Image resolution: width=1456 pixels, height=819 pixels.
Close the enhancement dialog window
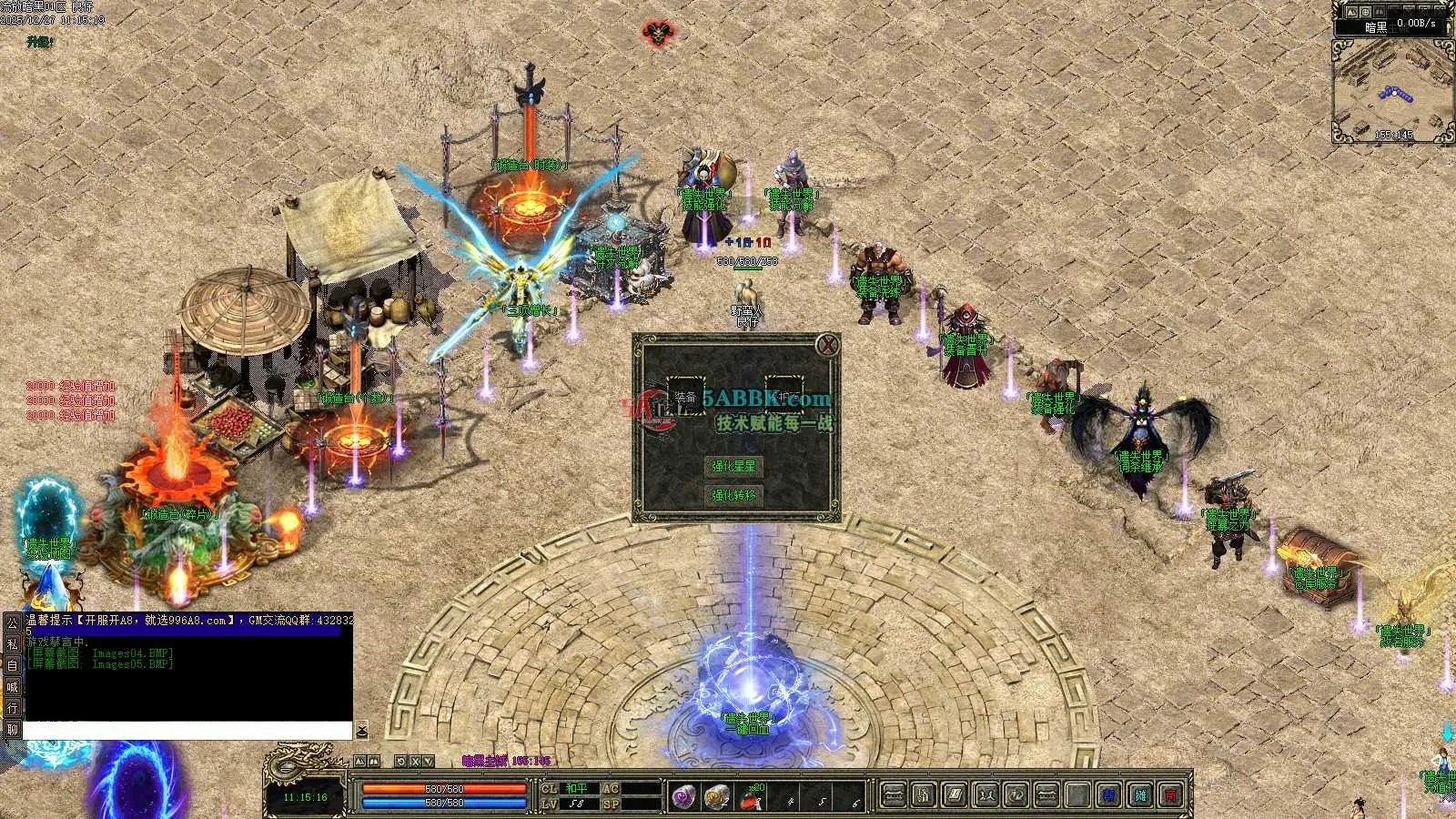click(x=826, y=345)
